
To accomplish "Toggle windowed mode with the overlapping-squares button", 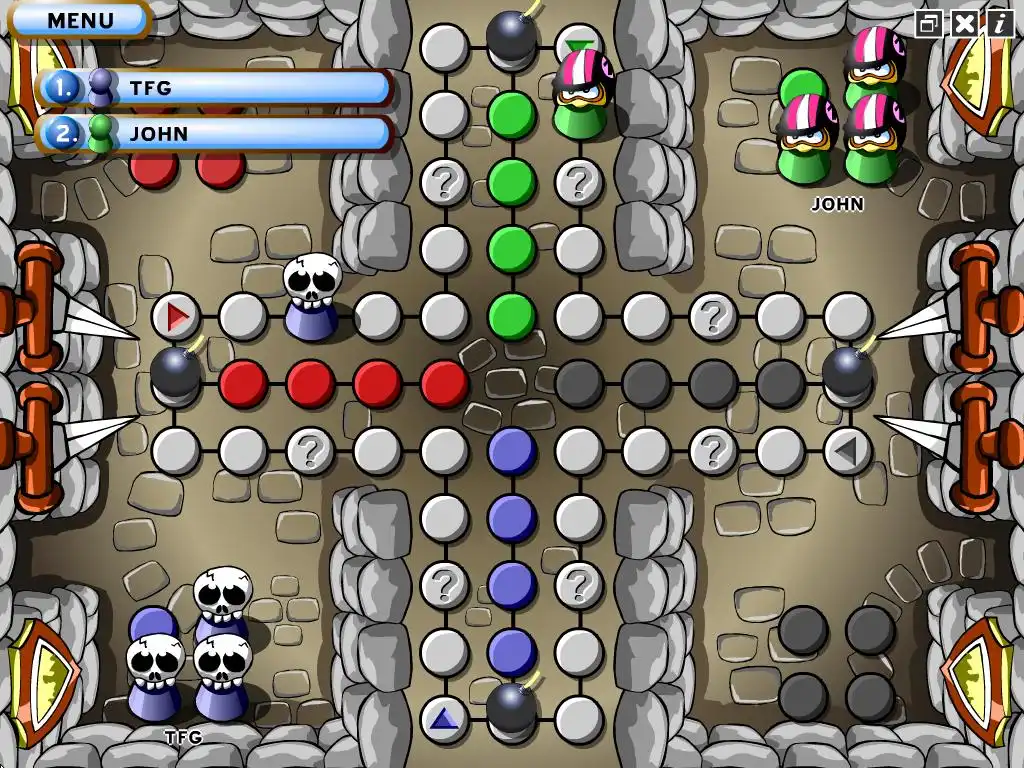I will (929, 23).
